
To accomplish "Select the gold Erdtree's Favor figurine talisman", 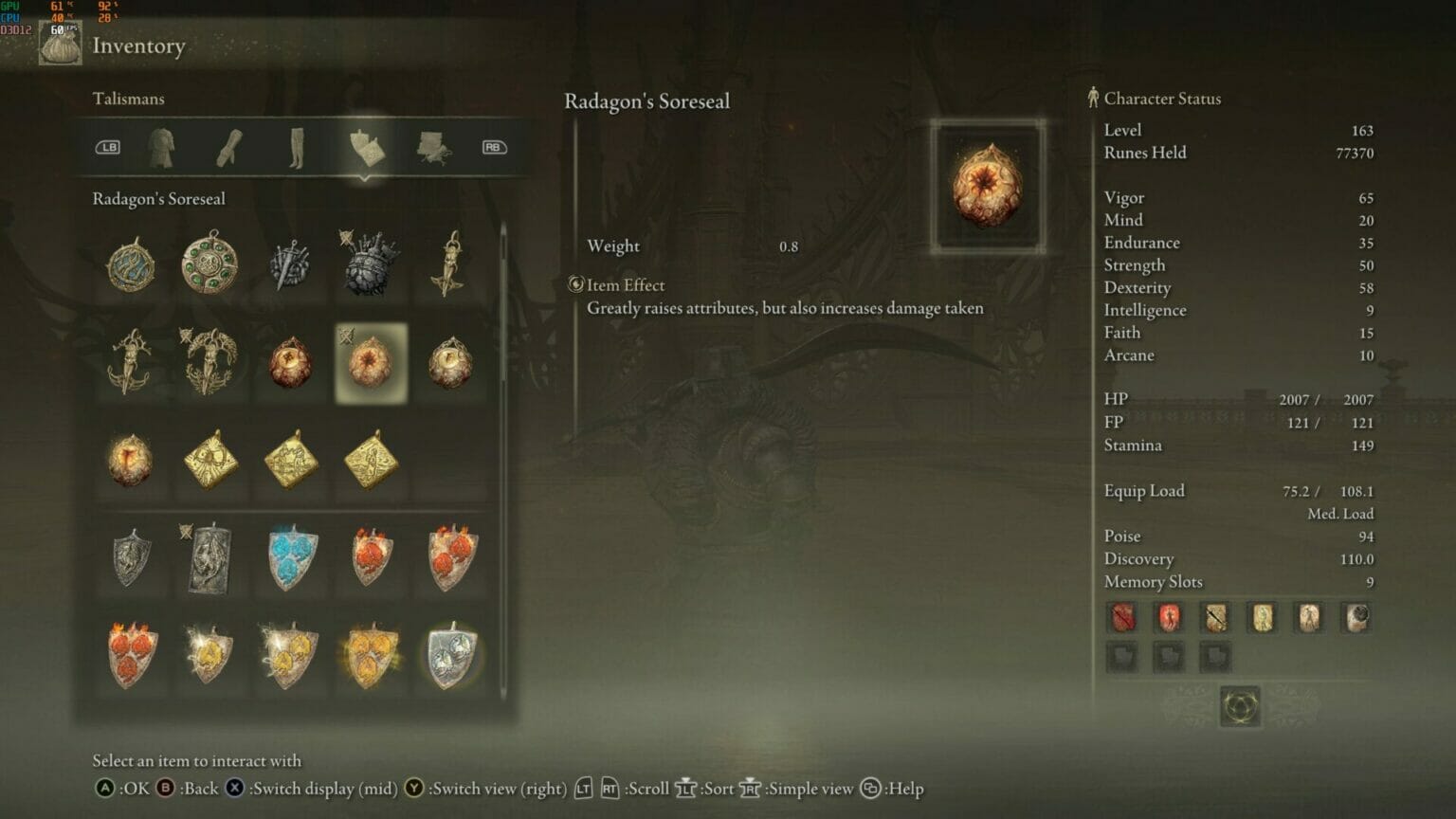I will 451,264.
